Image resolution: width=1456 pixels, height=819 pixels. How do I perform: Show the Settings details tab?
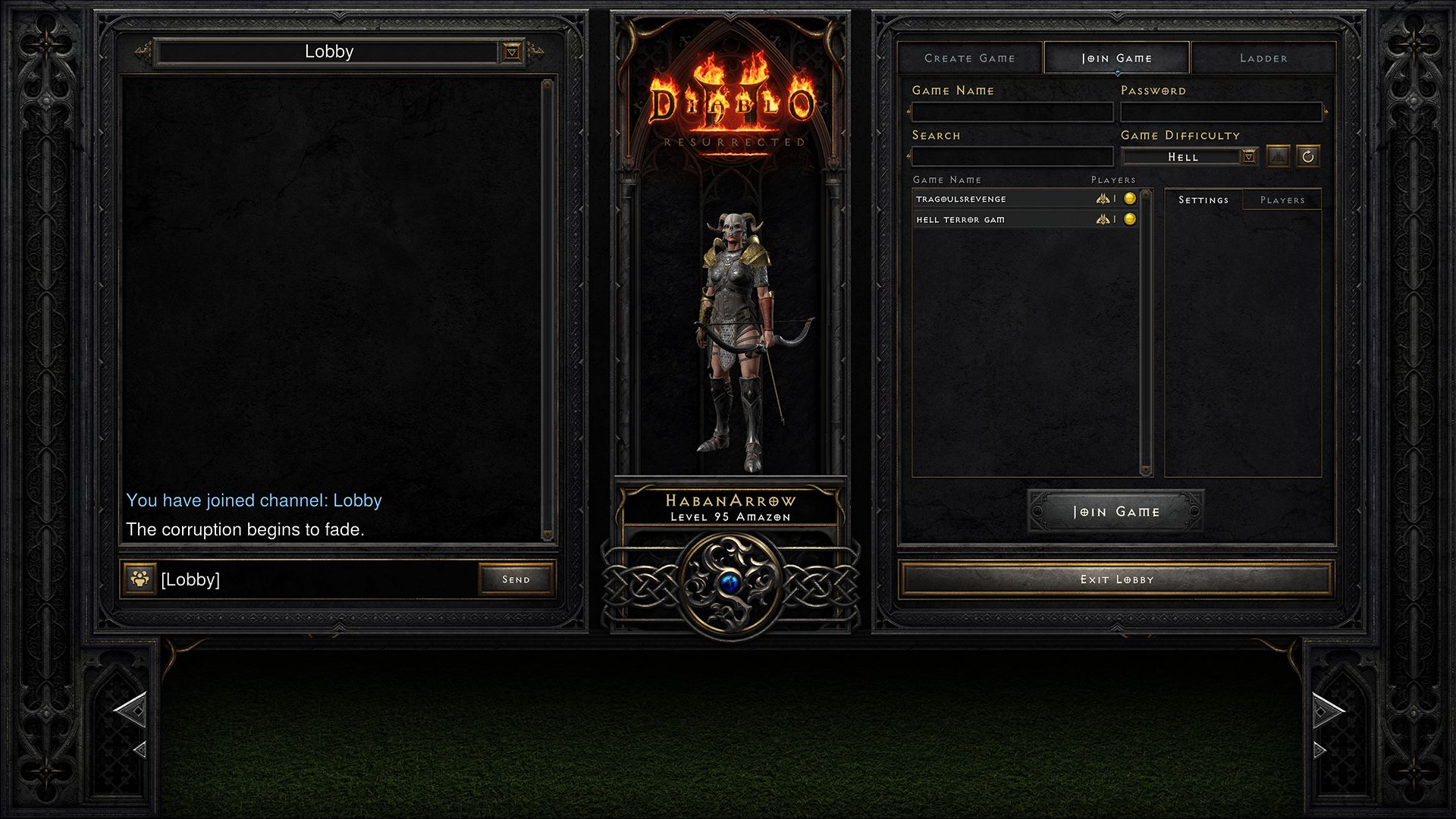pos(1203,200)
